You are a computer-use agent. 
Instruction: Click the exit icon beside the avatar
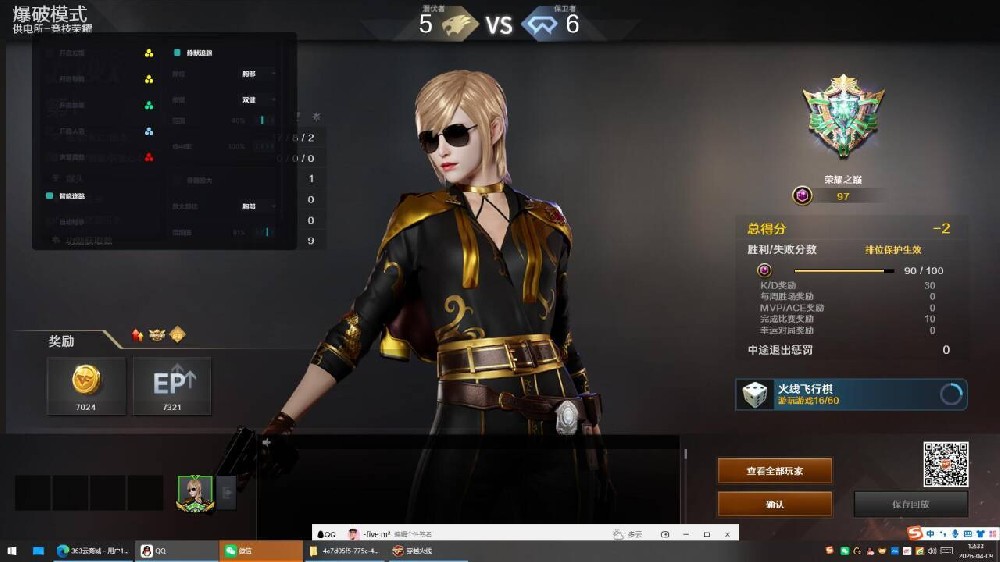tap(226, 492)
